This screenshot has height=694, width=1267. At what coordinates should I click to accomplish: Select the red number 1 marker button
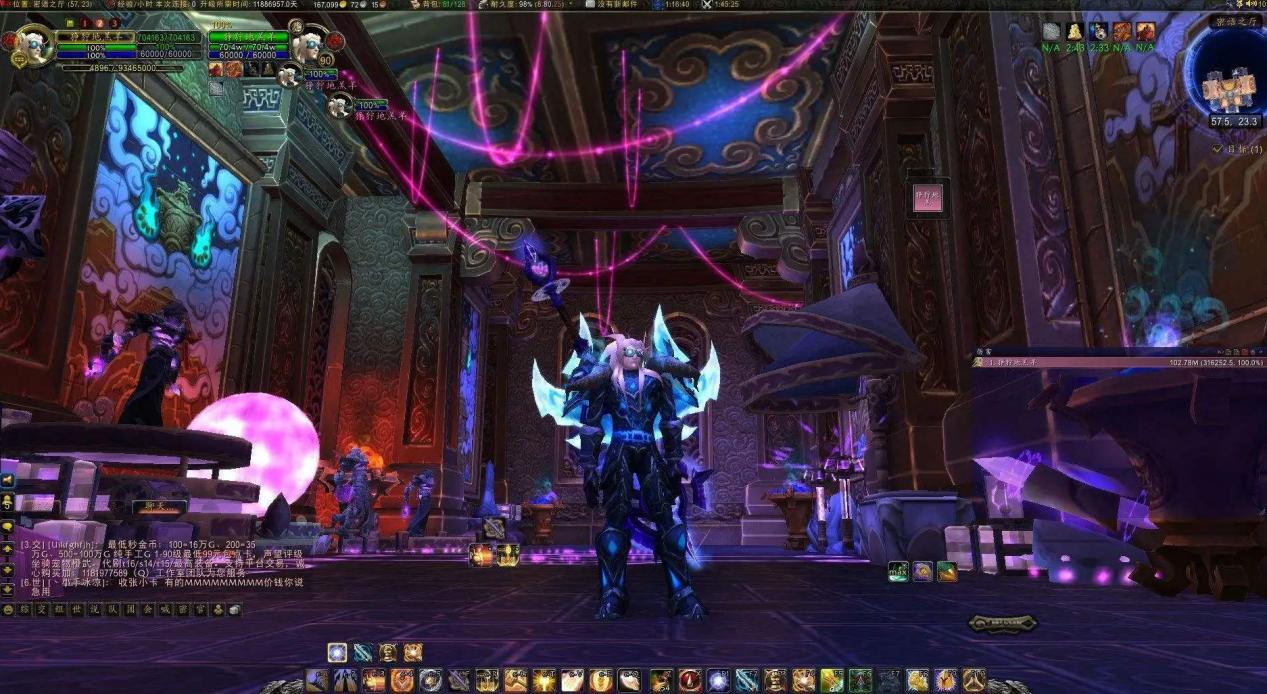click(84, 23)
